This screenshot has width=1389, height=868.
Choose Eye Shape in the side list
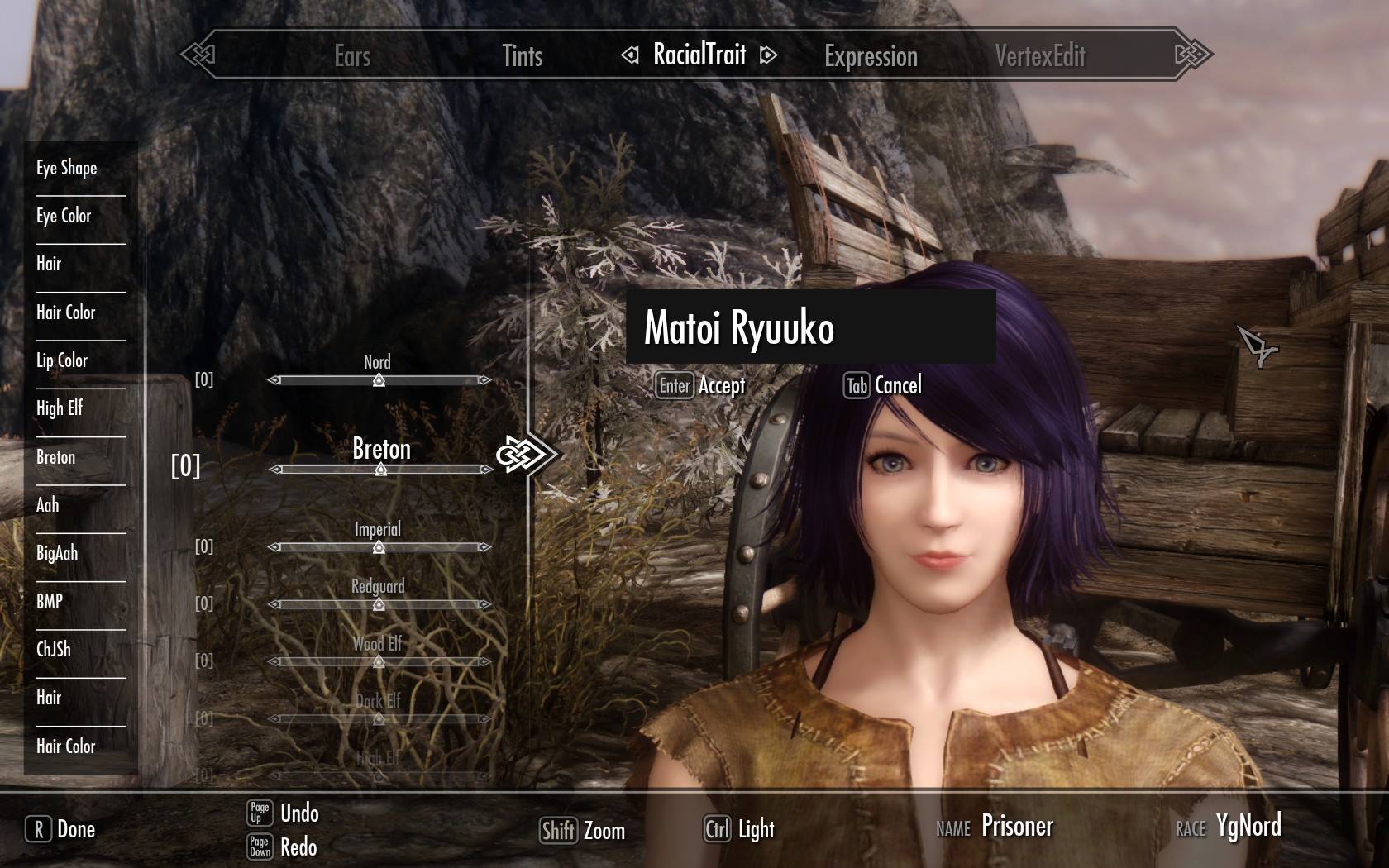click(67, 168)
